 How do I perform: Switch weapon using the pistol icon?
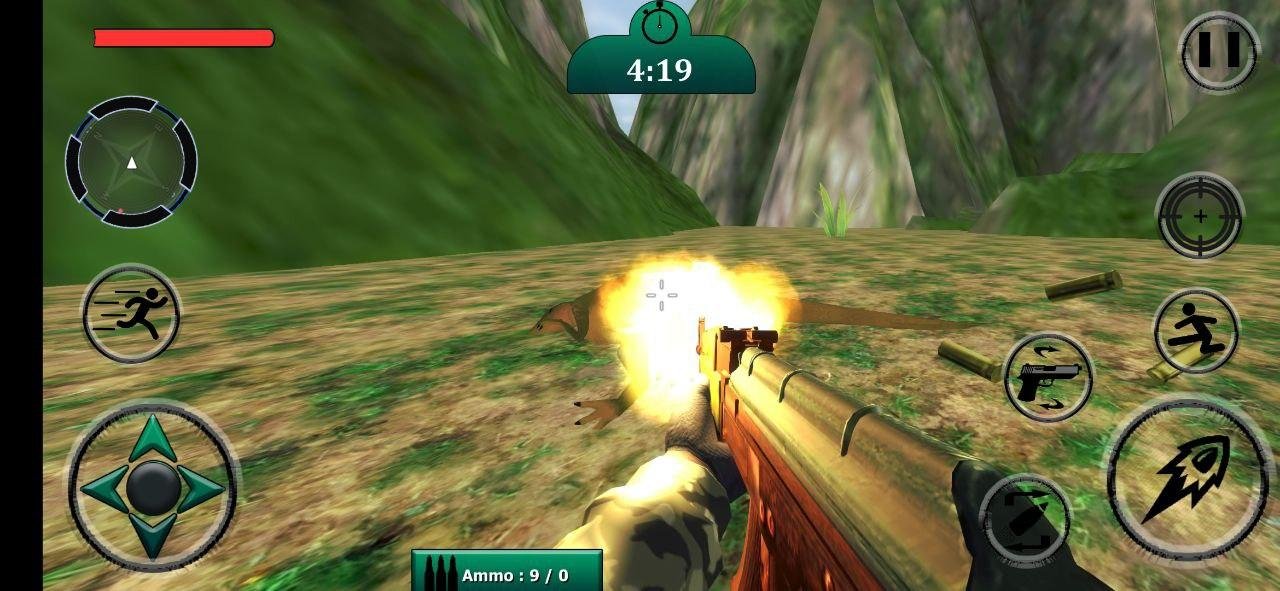click(1047, 379)
